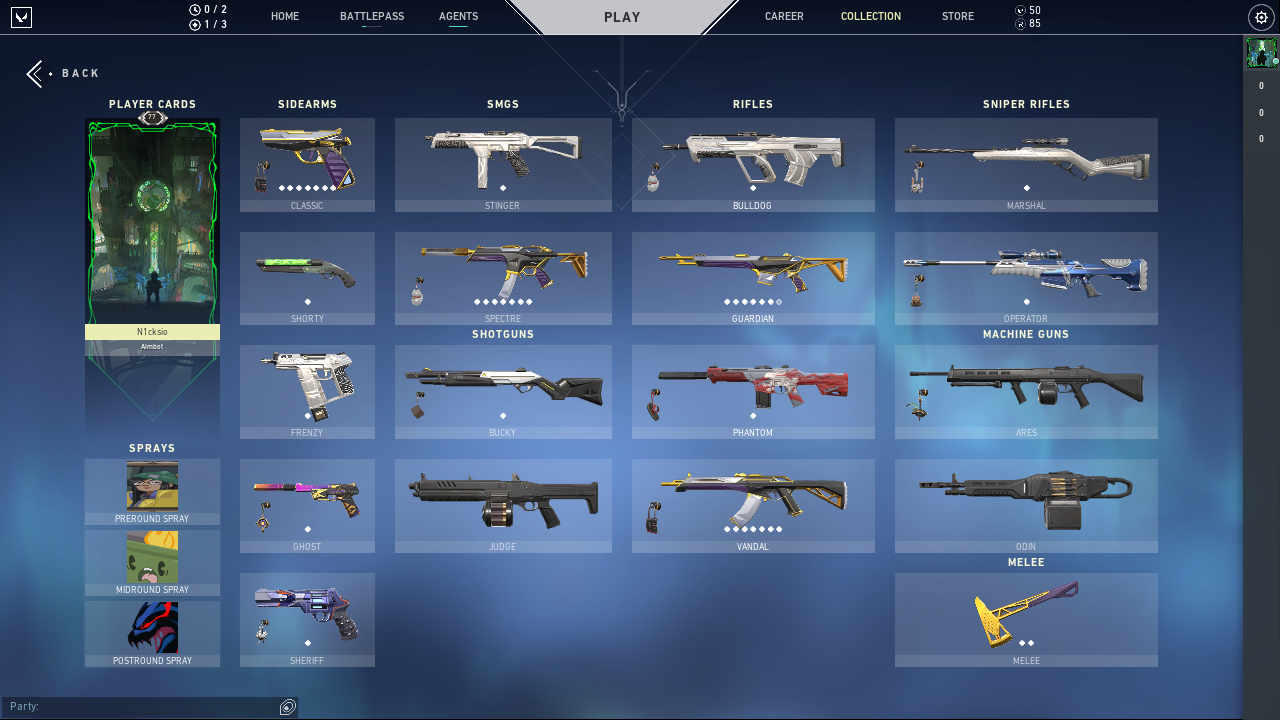The width and height of the screenshot is (1280, 720).
Task: Click the Valorant logo in top-left corner
Action: pyautogui.click(x=21, y=17)
